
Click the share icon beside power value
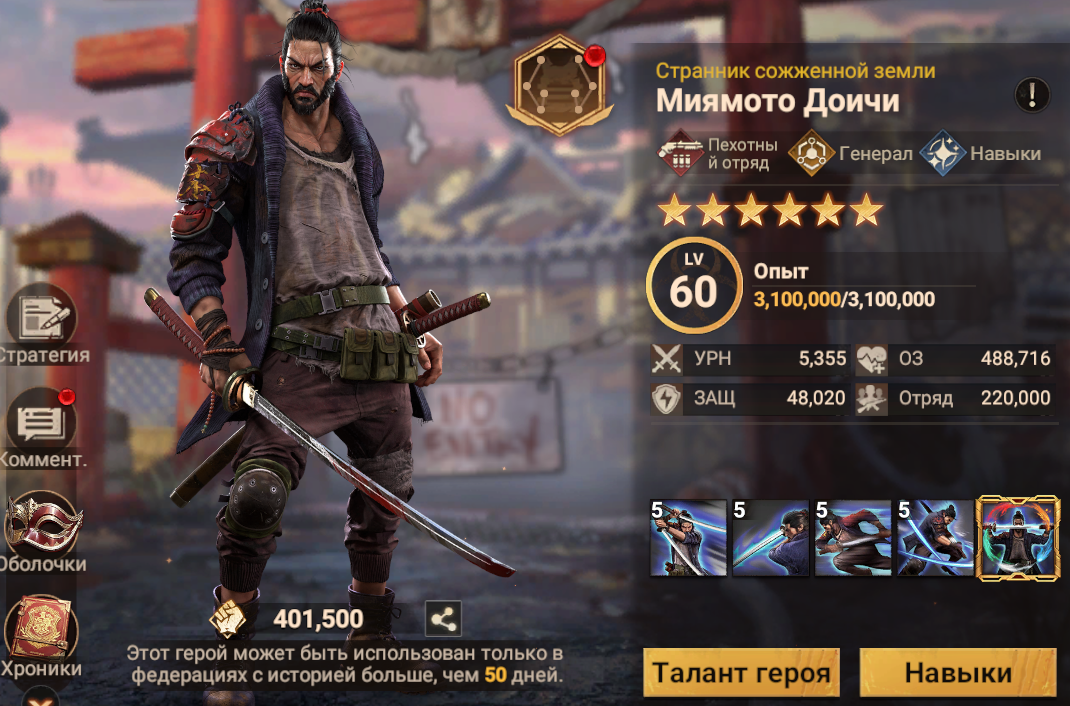tap(443, 620)
